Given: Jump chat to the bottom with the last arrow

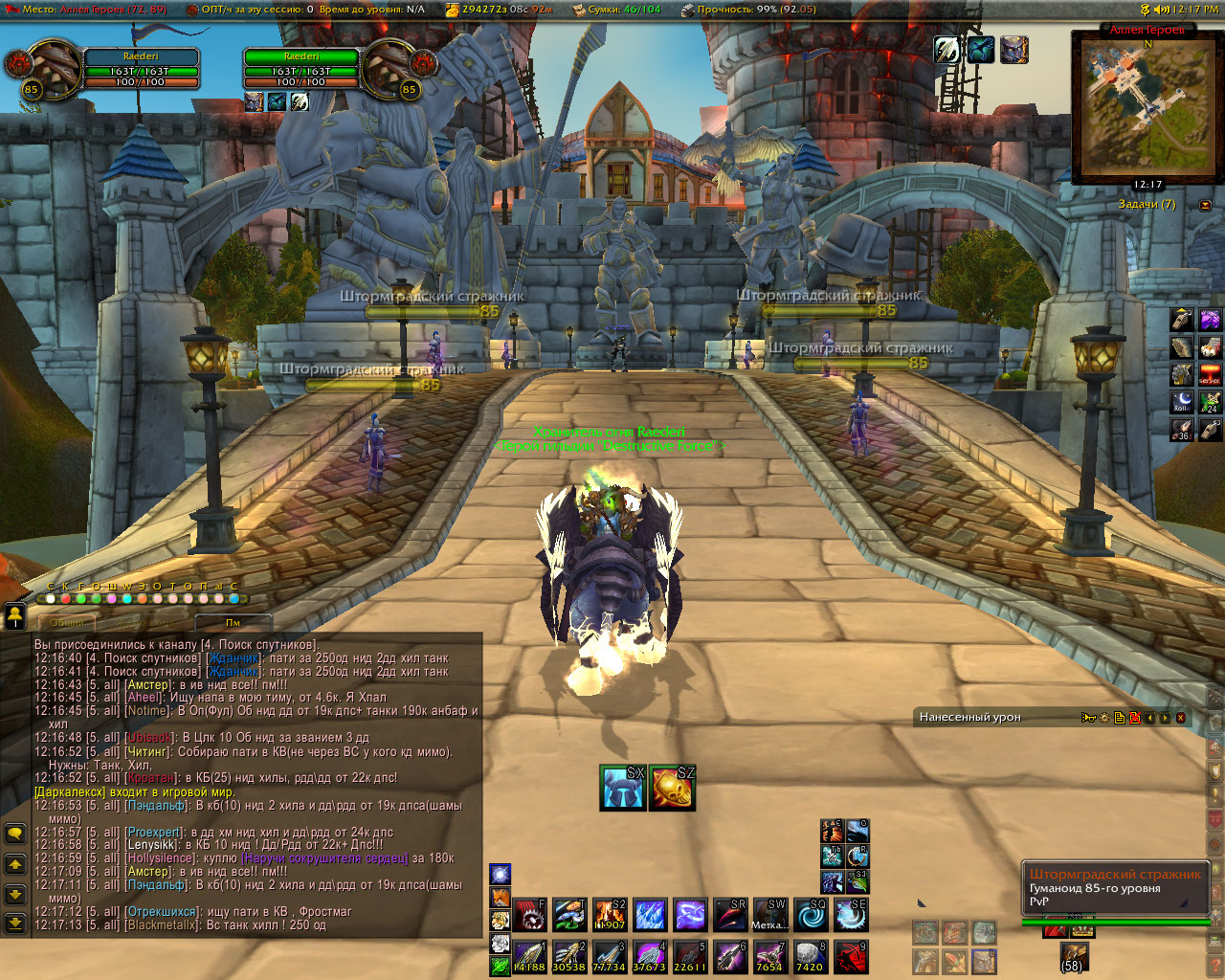Looking at the screenshot, I should click(x=15, y=923).
